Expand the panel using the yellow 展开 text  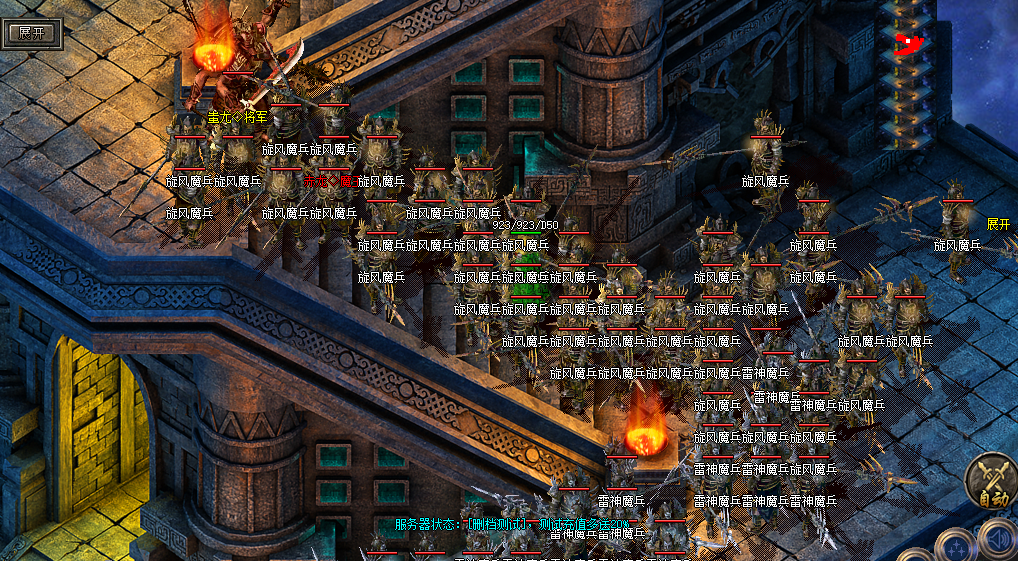pos(998,223)
